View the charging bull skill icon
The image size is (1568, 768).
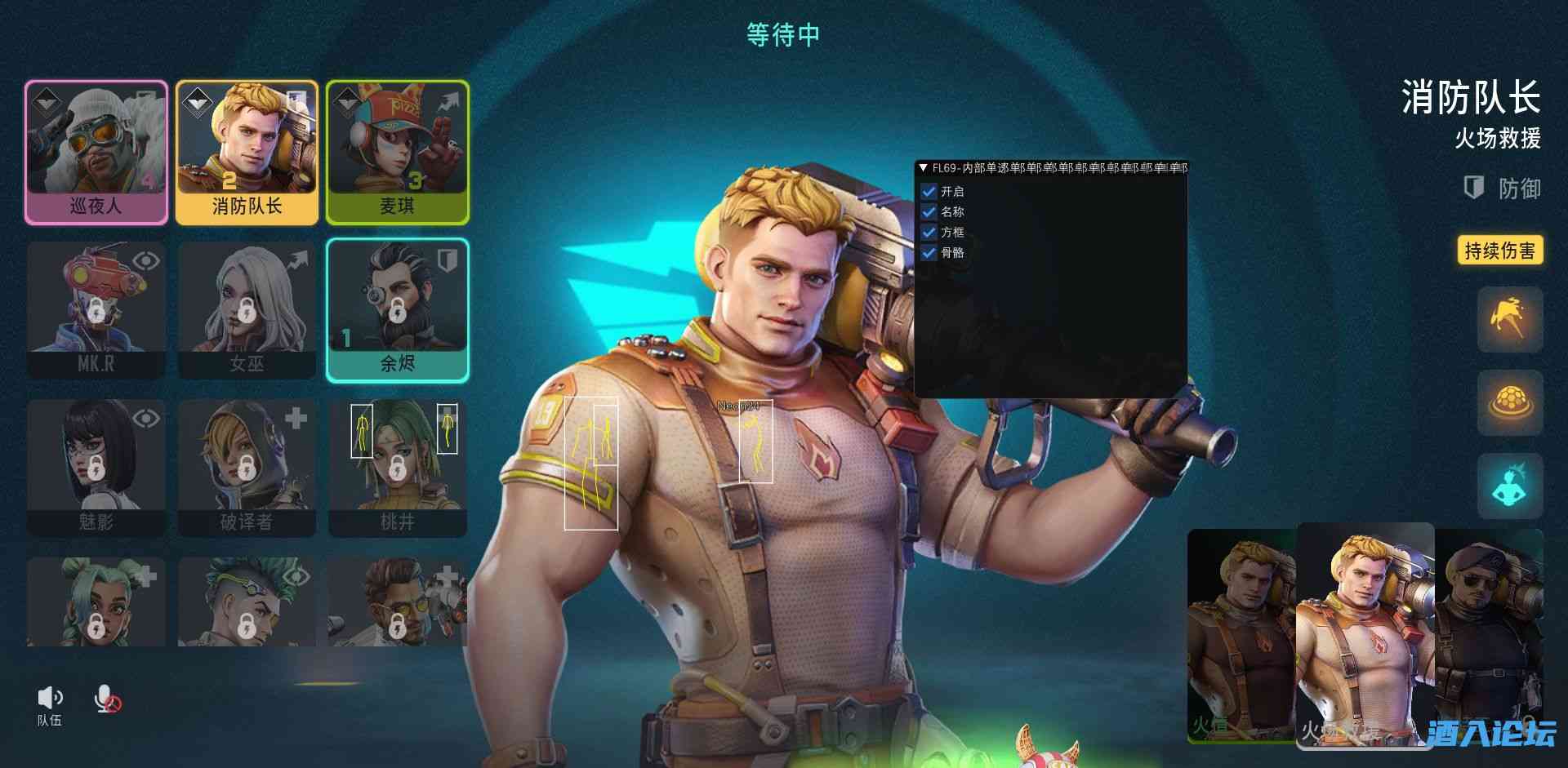click(1509, 319)
